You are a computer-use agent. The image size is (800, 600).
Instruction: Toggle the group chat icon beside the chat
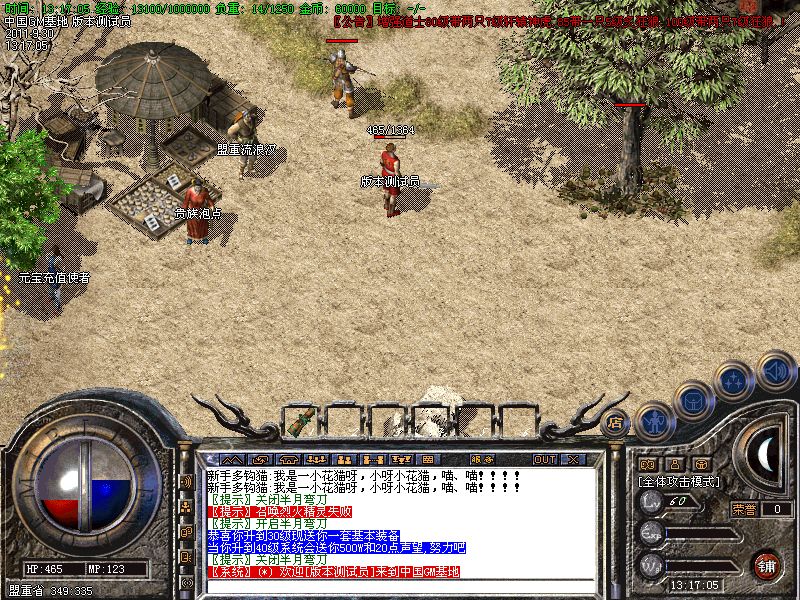pos(186,506)
